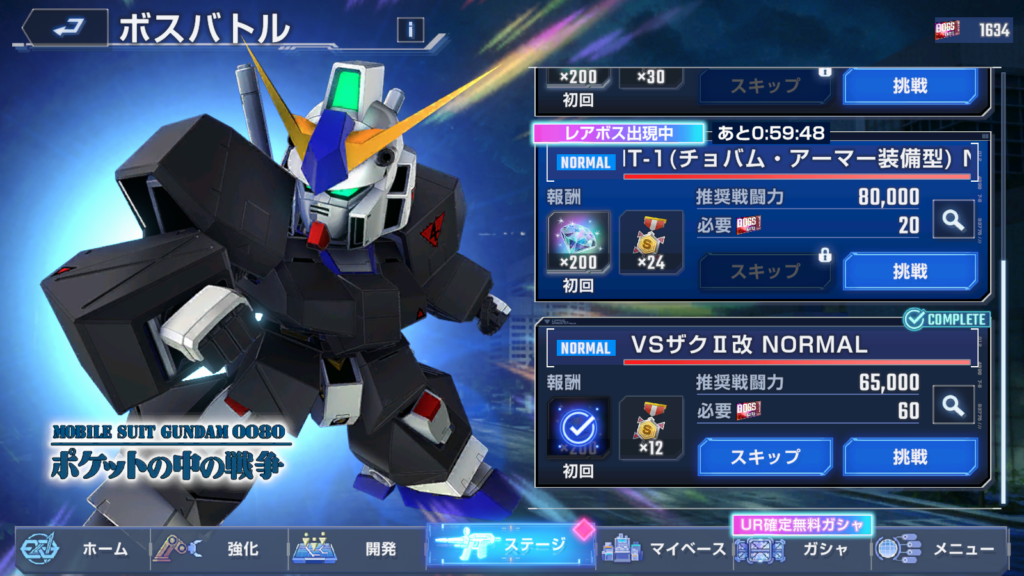This screenshot has width=1024, height=576.
Task: Challenge the チョバム・アーマー装備型 rare boss
Action: (910, 271)
